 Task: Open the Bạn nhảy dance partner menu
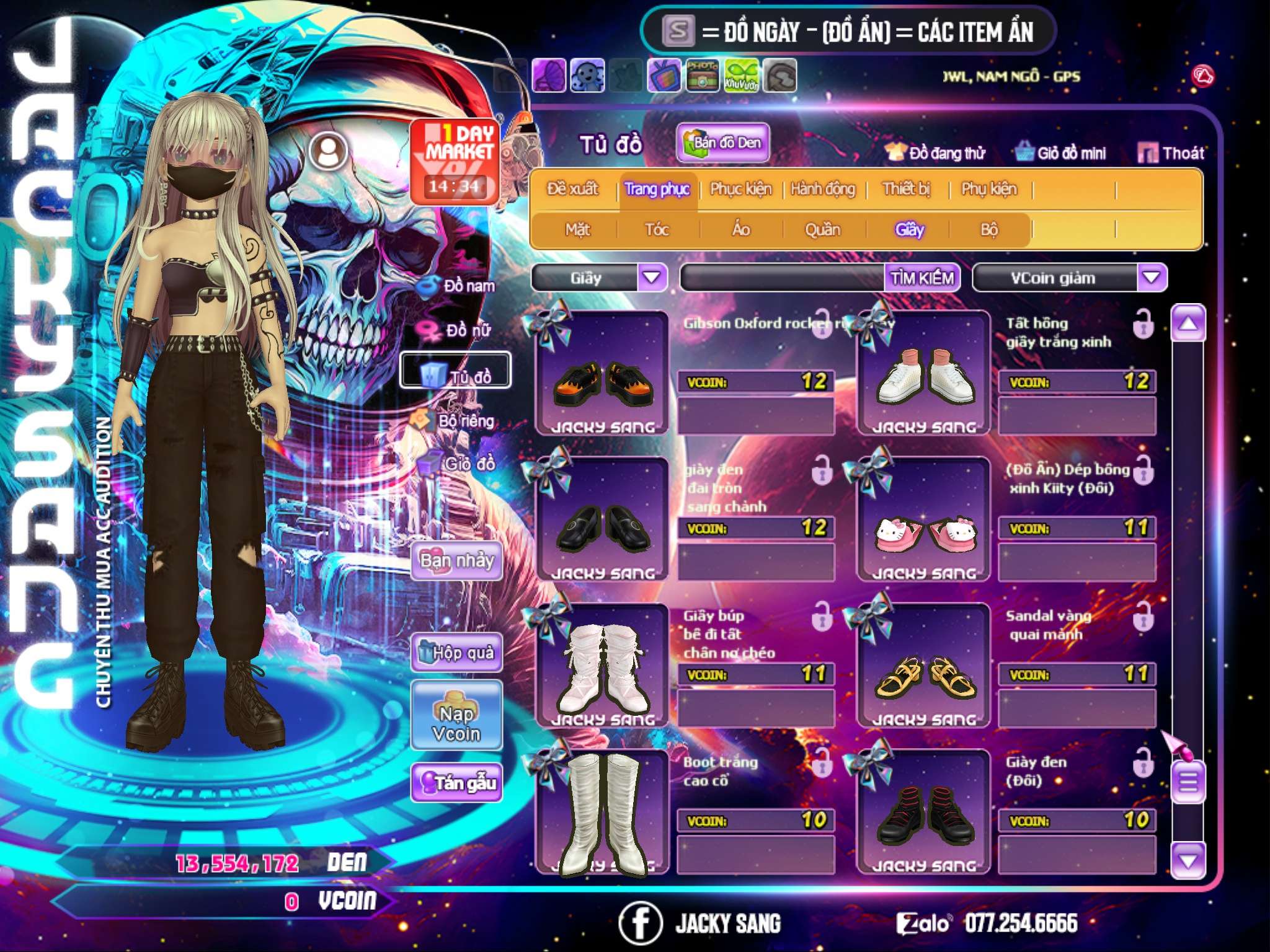point(457,561)
